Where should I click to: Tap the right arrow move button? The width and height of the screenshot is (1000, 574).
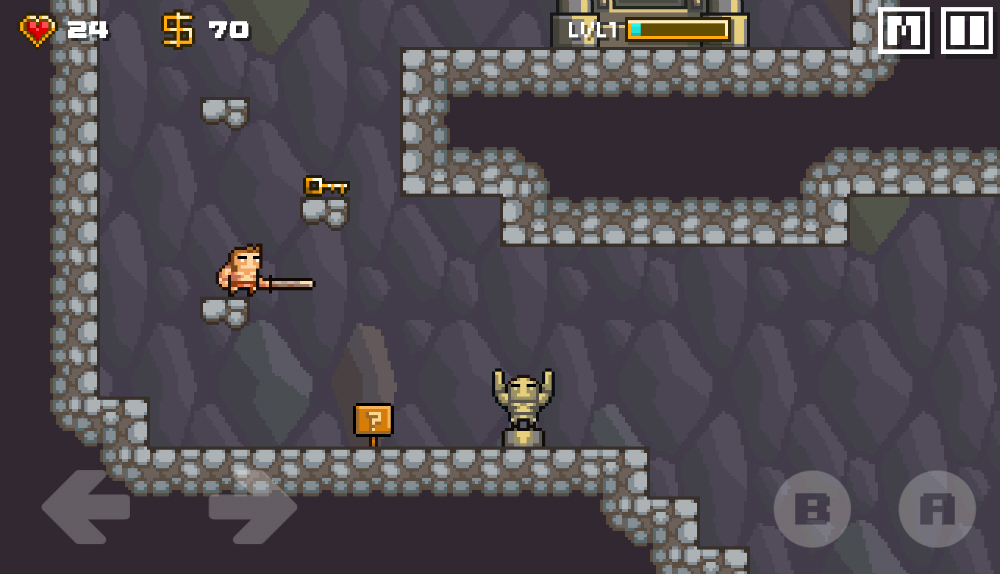(252, 508)
